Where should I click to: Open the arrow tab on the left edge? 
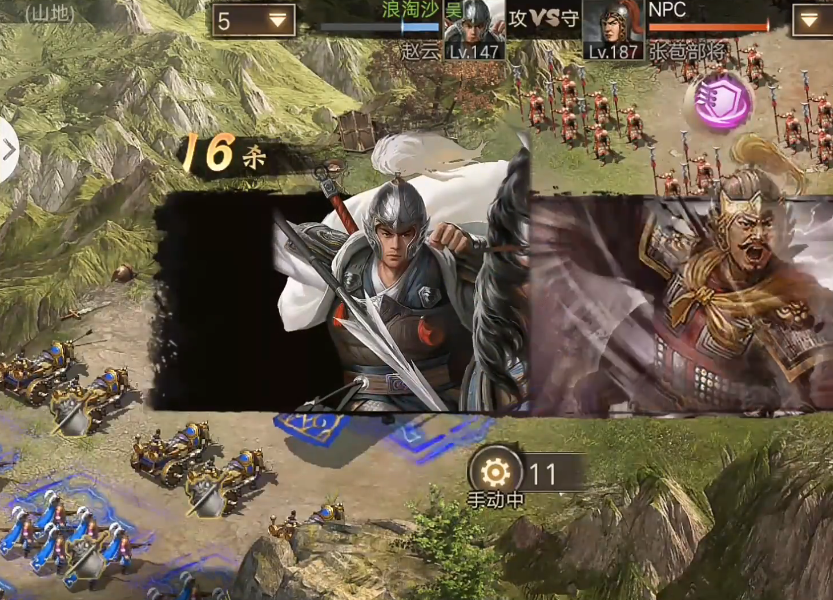click(8, 150)
